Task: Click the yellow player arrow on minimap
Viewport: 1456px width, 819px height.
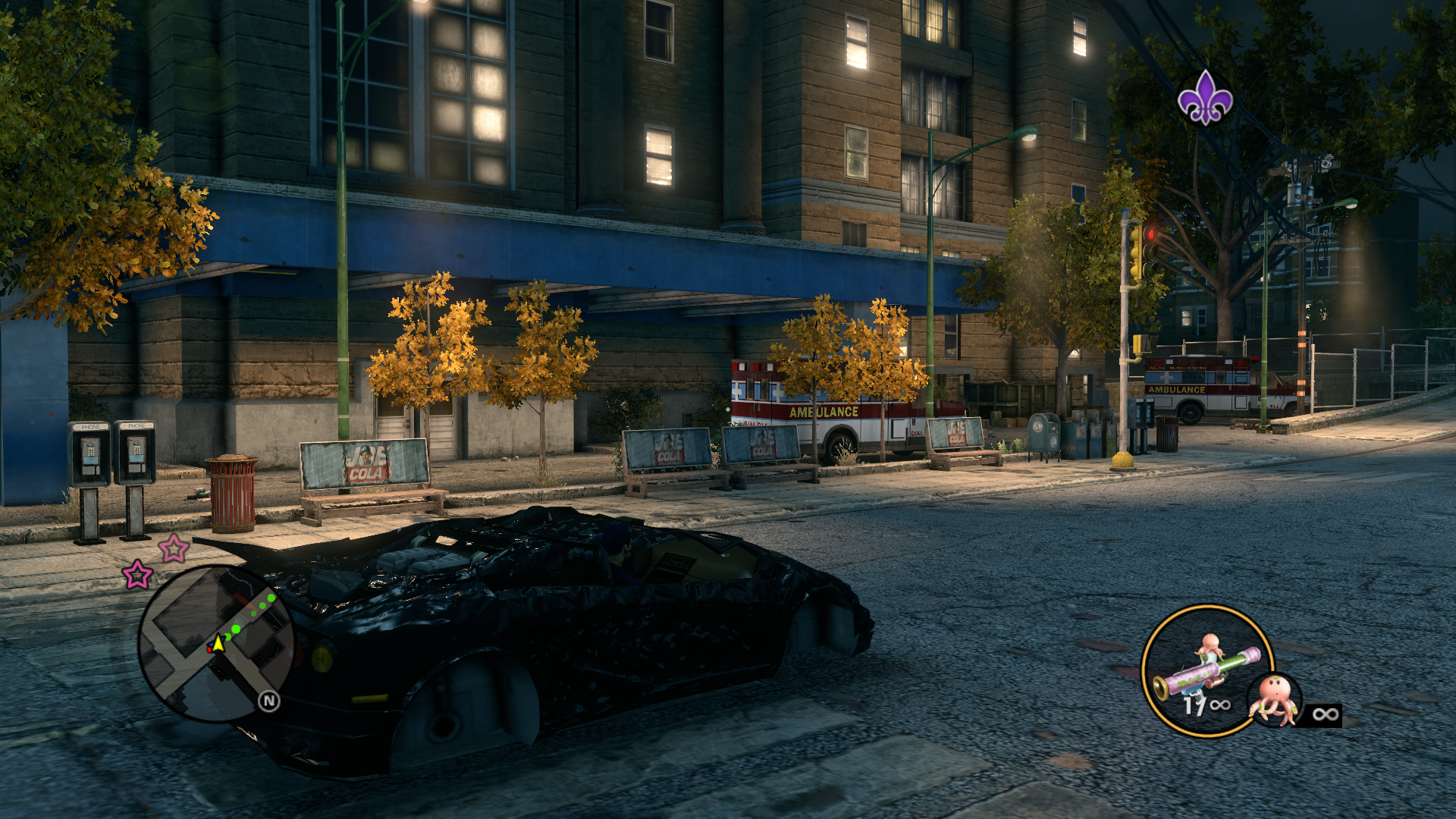Action: click(x=218, y=644)
